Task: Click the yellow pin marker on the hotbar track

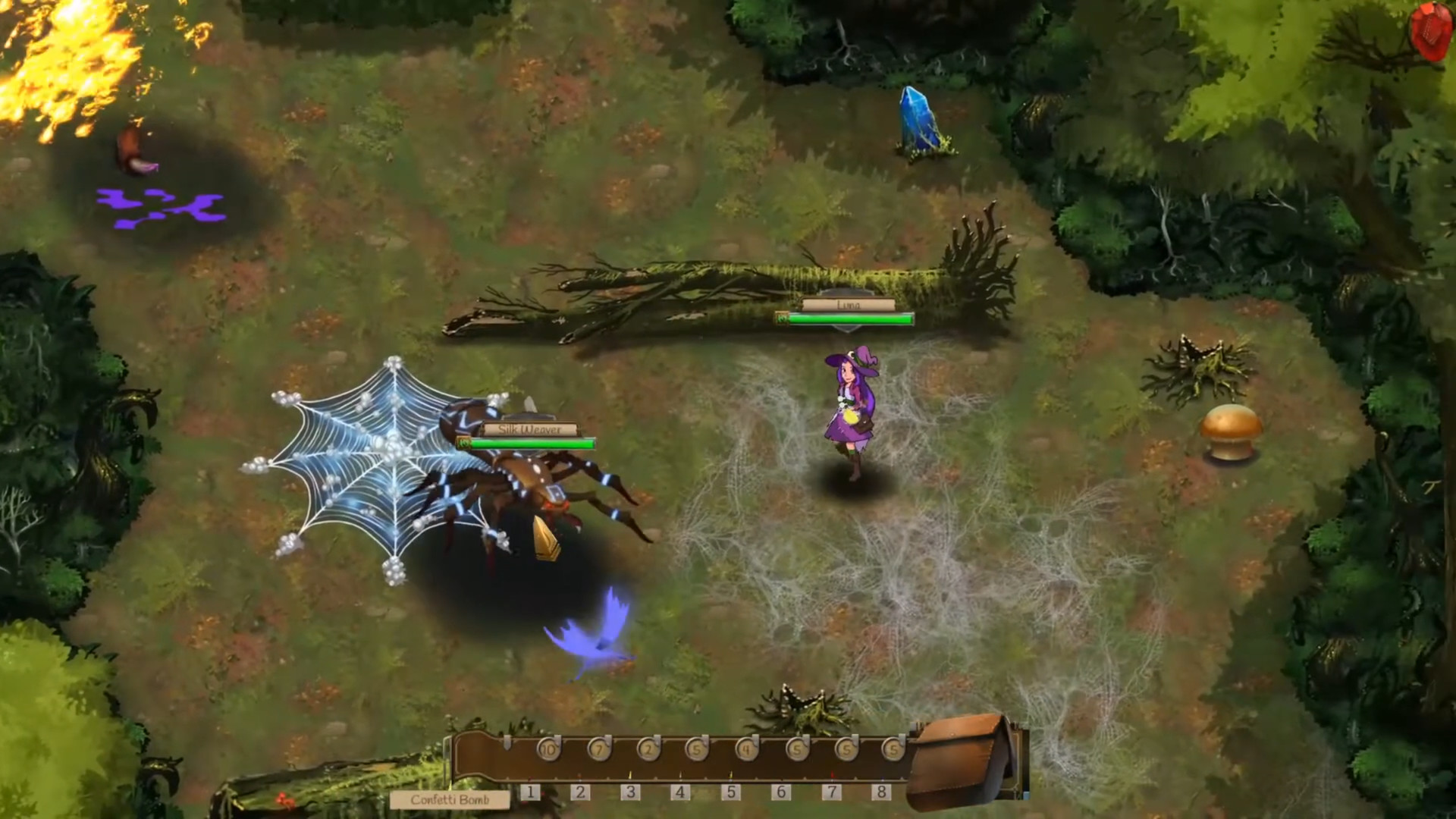Action: [x=630, y=773]
